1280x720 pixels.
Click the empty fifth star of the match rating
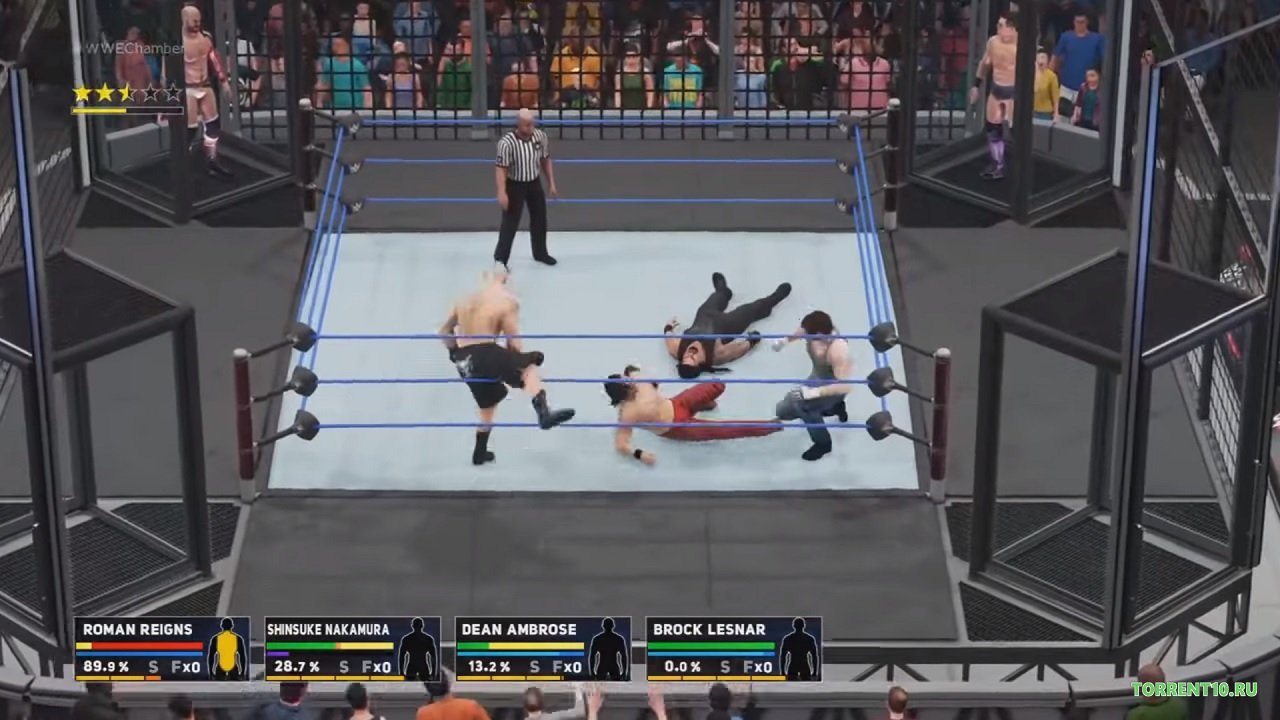click(171, 91)
